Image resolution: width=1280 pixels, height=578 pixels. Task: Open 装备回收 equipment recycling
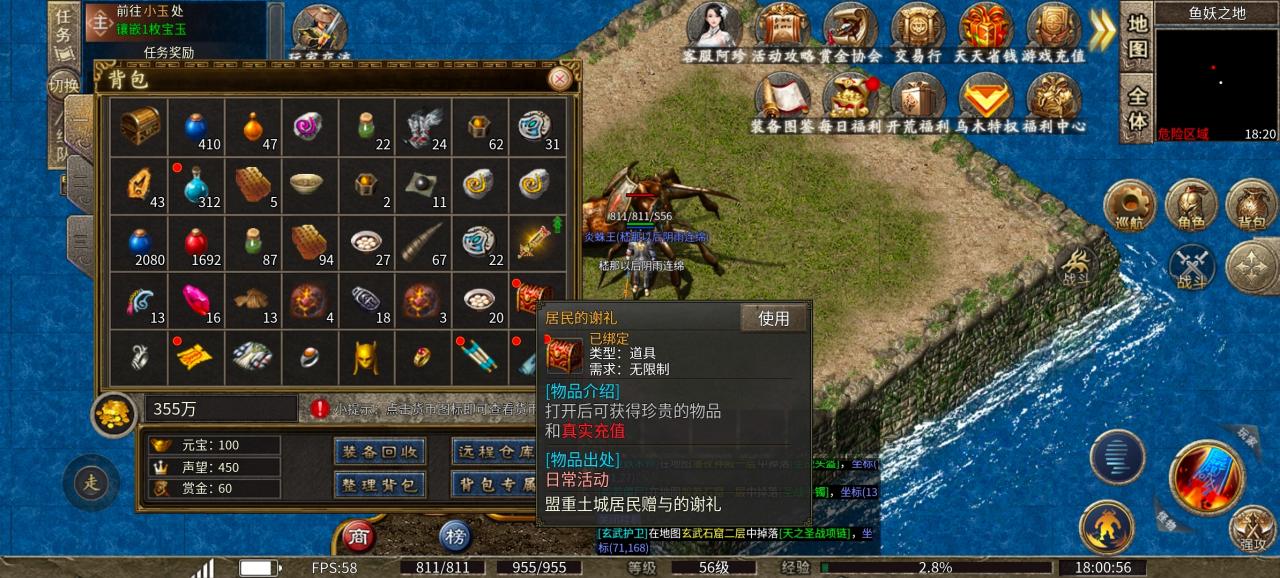coord(379,452)
